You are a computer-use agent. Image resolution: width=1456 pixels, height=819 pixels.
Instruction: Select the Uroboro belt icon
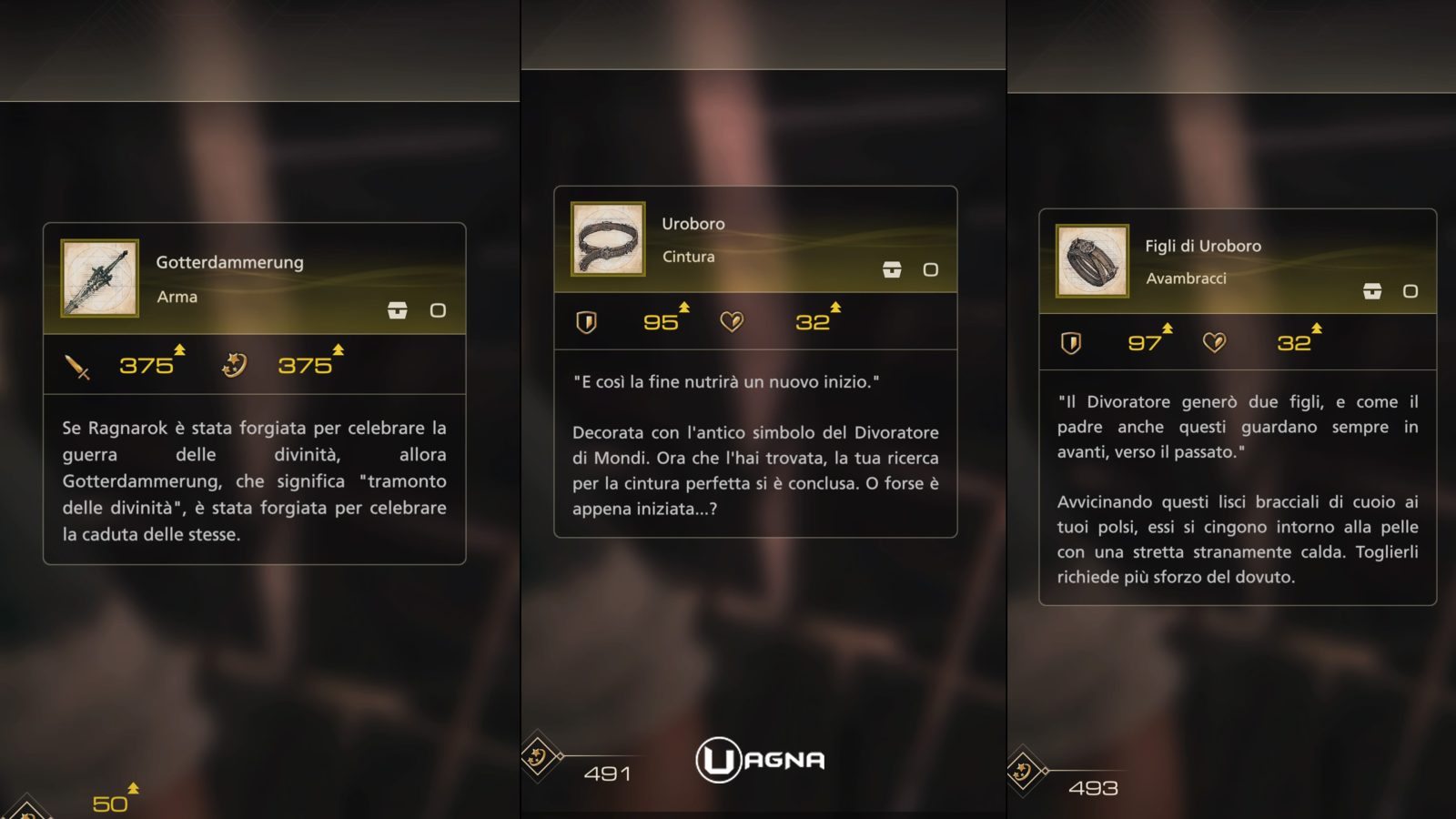pos(608,239)
